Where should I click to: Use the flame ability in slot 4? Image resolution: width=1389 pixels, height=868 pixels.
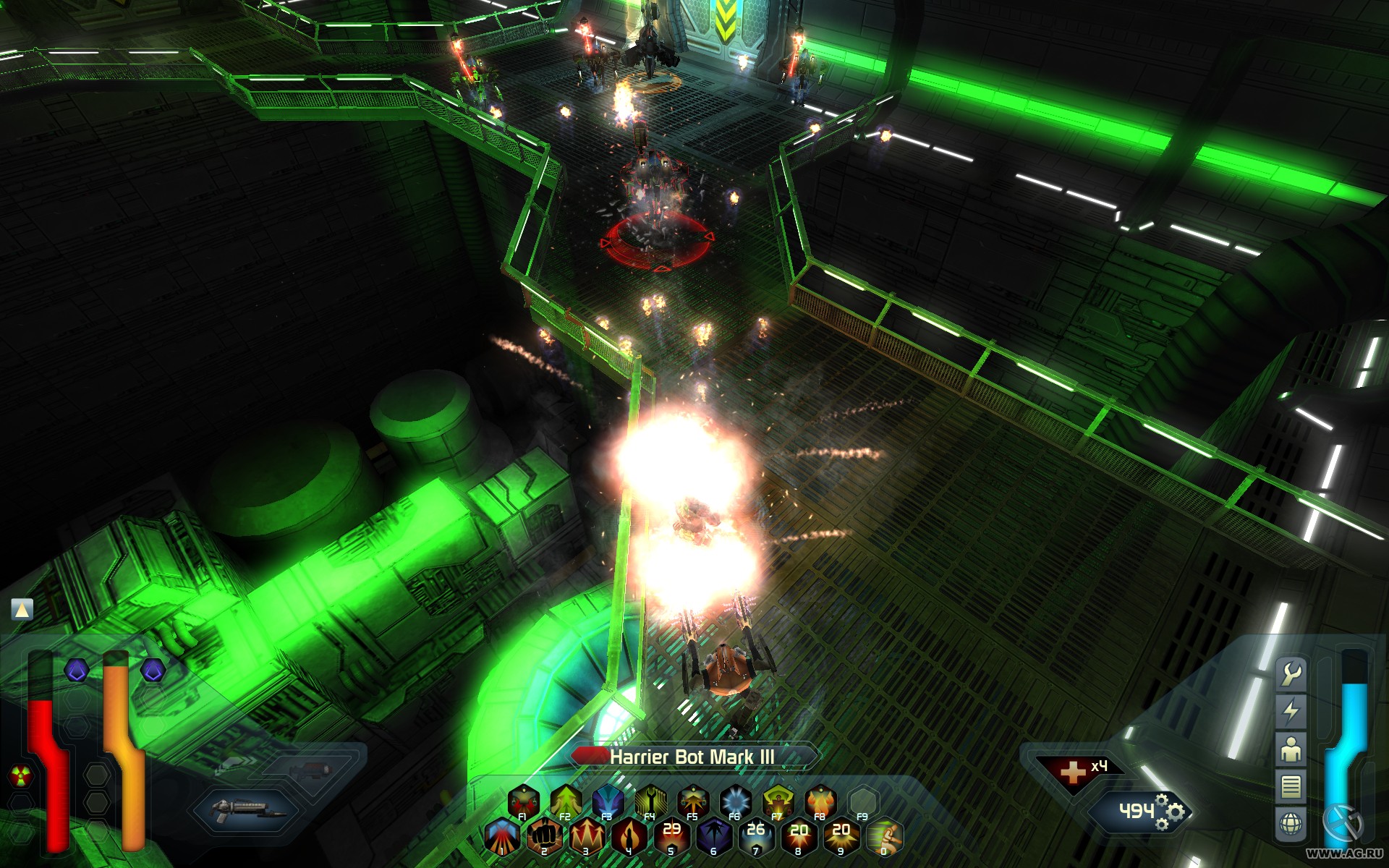pos(628,836)
